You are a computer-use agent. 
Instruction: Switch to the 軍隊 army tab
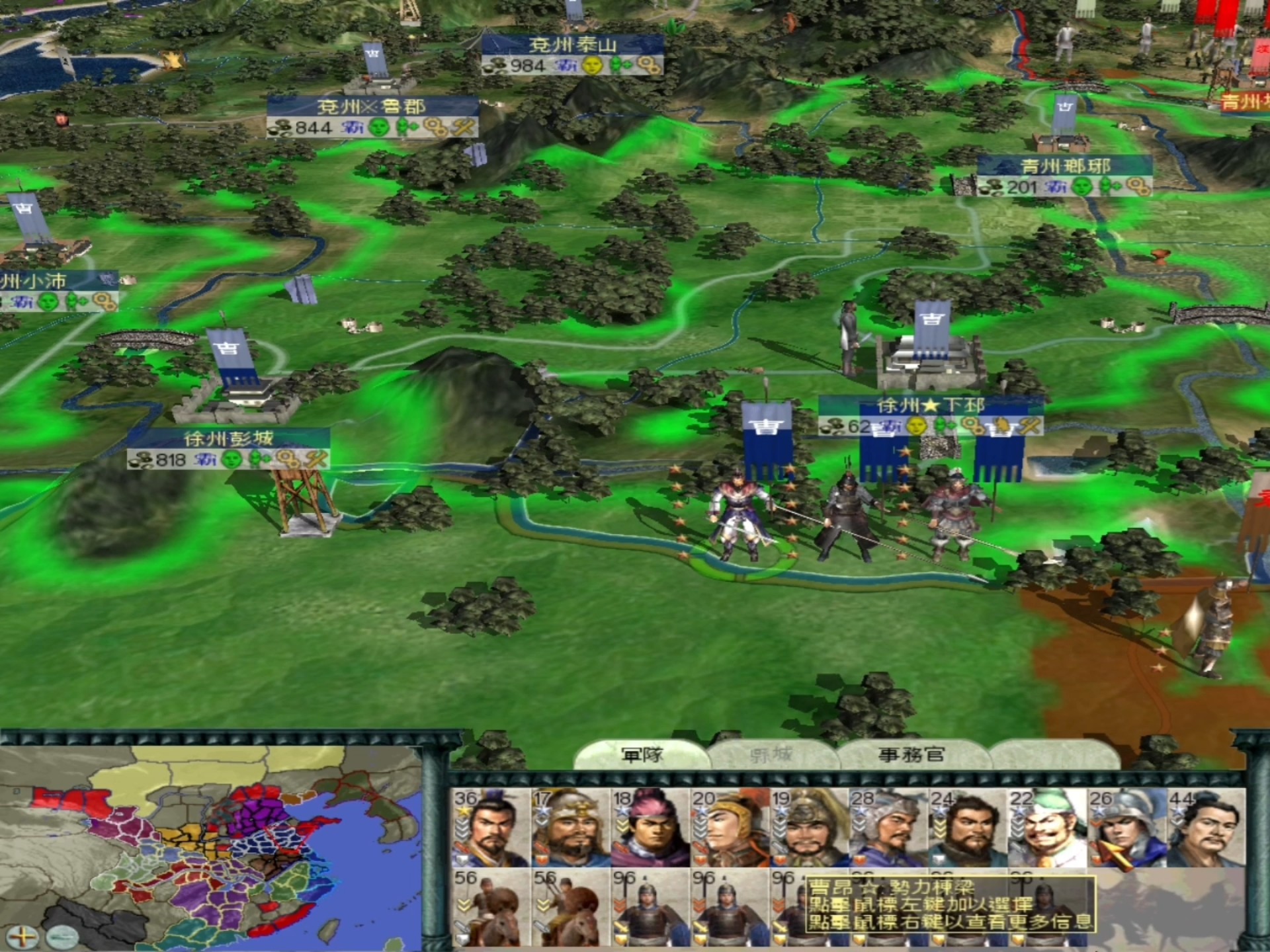coord(641,754)
